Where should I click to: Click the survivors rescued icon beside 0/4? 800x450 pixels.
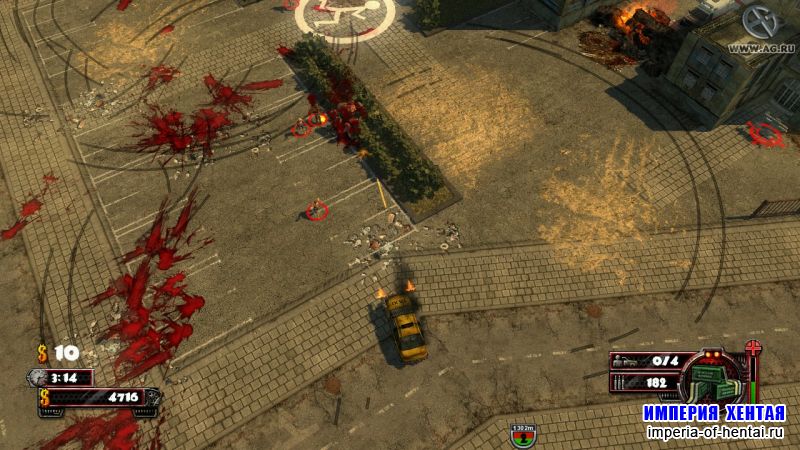point(622,360)
